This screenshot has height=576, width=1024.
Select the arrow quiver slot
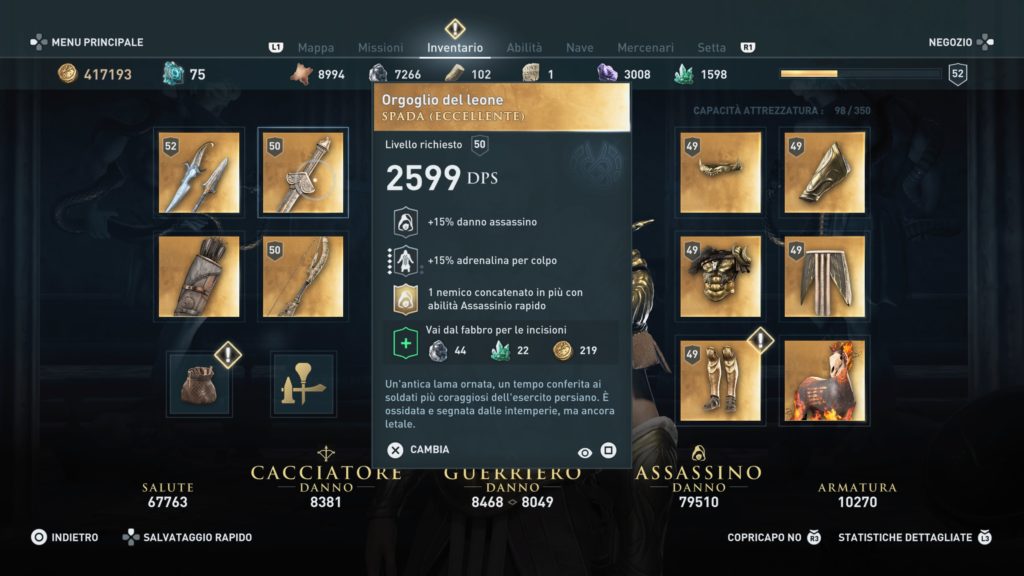click(x=199, y=277)
